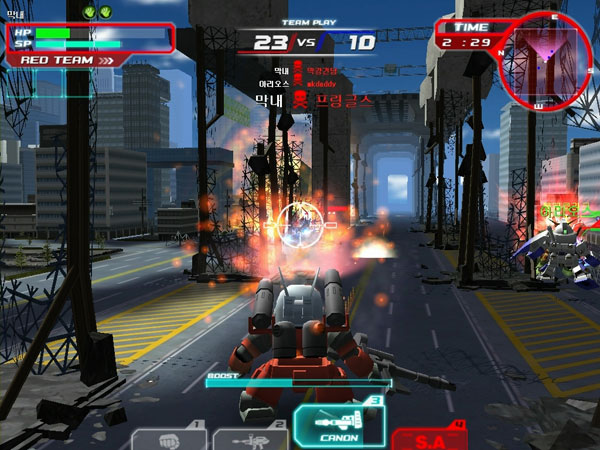Switch to the fist melee weapon slot
The height and width of the screenshot is (450, 600).
click(169, 440)
